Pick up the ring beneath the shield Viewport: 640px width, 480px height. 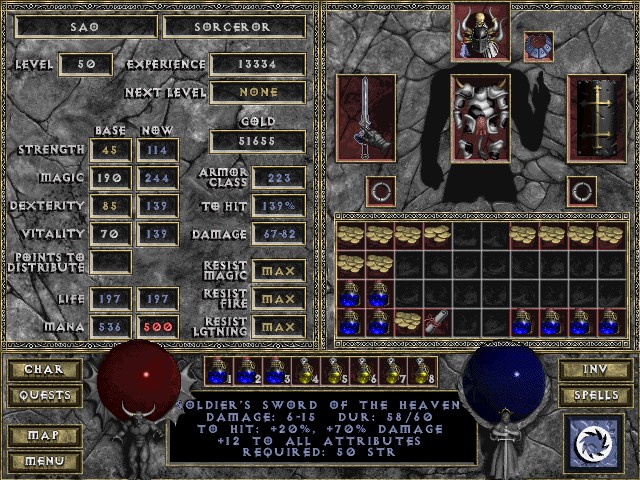(x=582, y=189)
